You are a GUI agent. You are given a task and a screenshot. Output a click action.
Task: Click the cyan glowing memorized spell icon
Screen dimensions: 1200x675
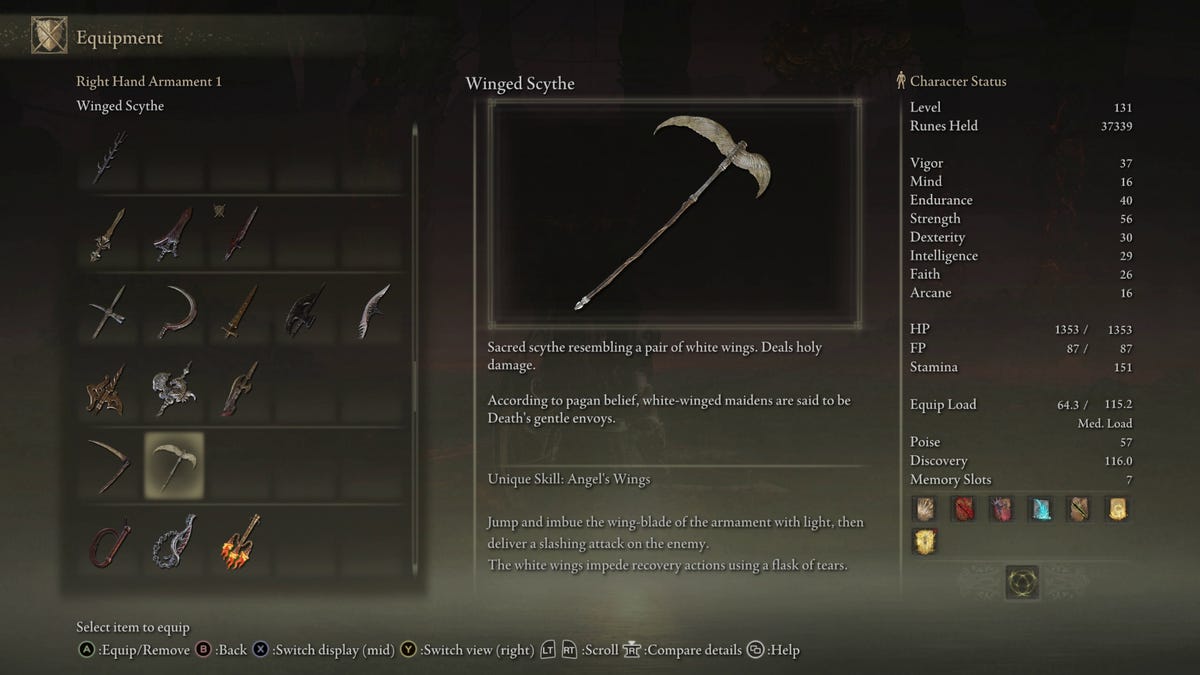[x=1039, y=510]
